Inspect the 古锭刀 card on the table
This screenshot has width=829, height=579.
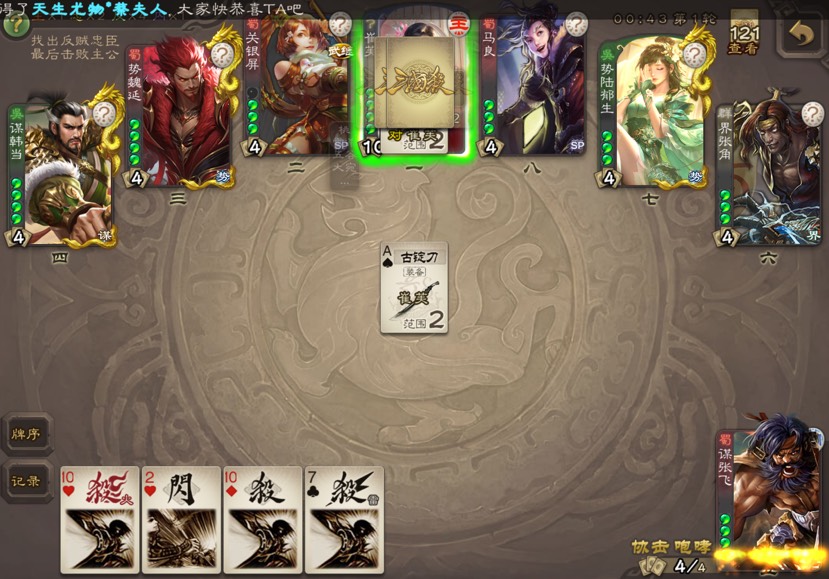tap(413, 287)
